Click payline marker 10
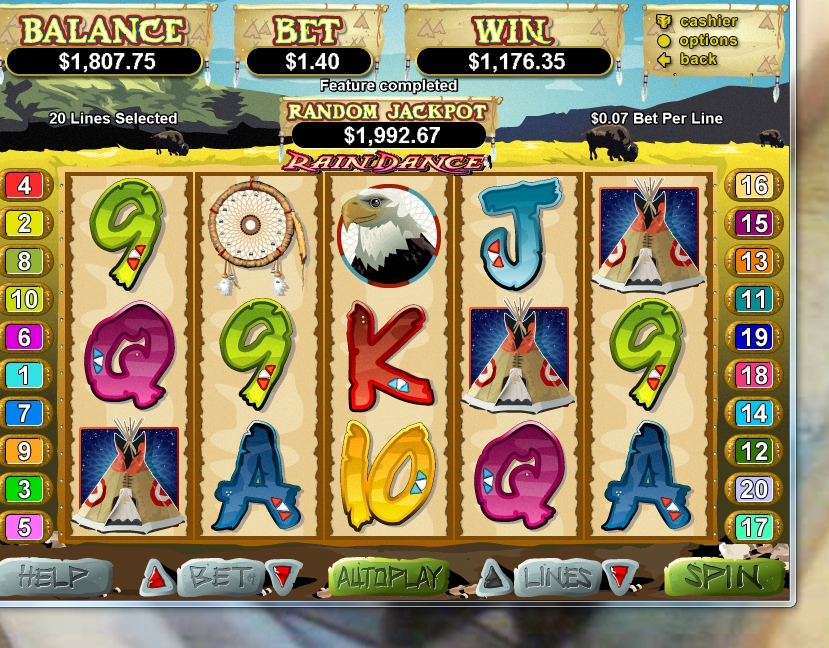Screen dimensions: 829x648 pyautogui.click(x=24, y=299)
